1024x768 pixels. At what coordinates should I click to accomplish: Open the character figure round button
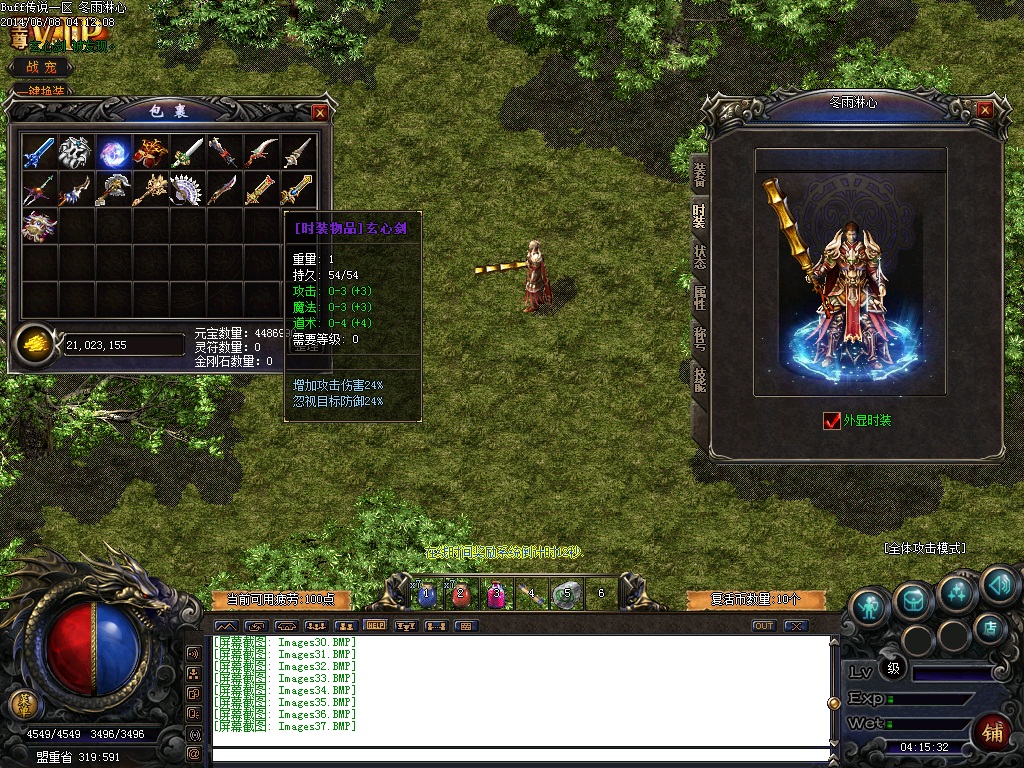[x=870, y=605]
